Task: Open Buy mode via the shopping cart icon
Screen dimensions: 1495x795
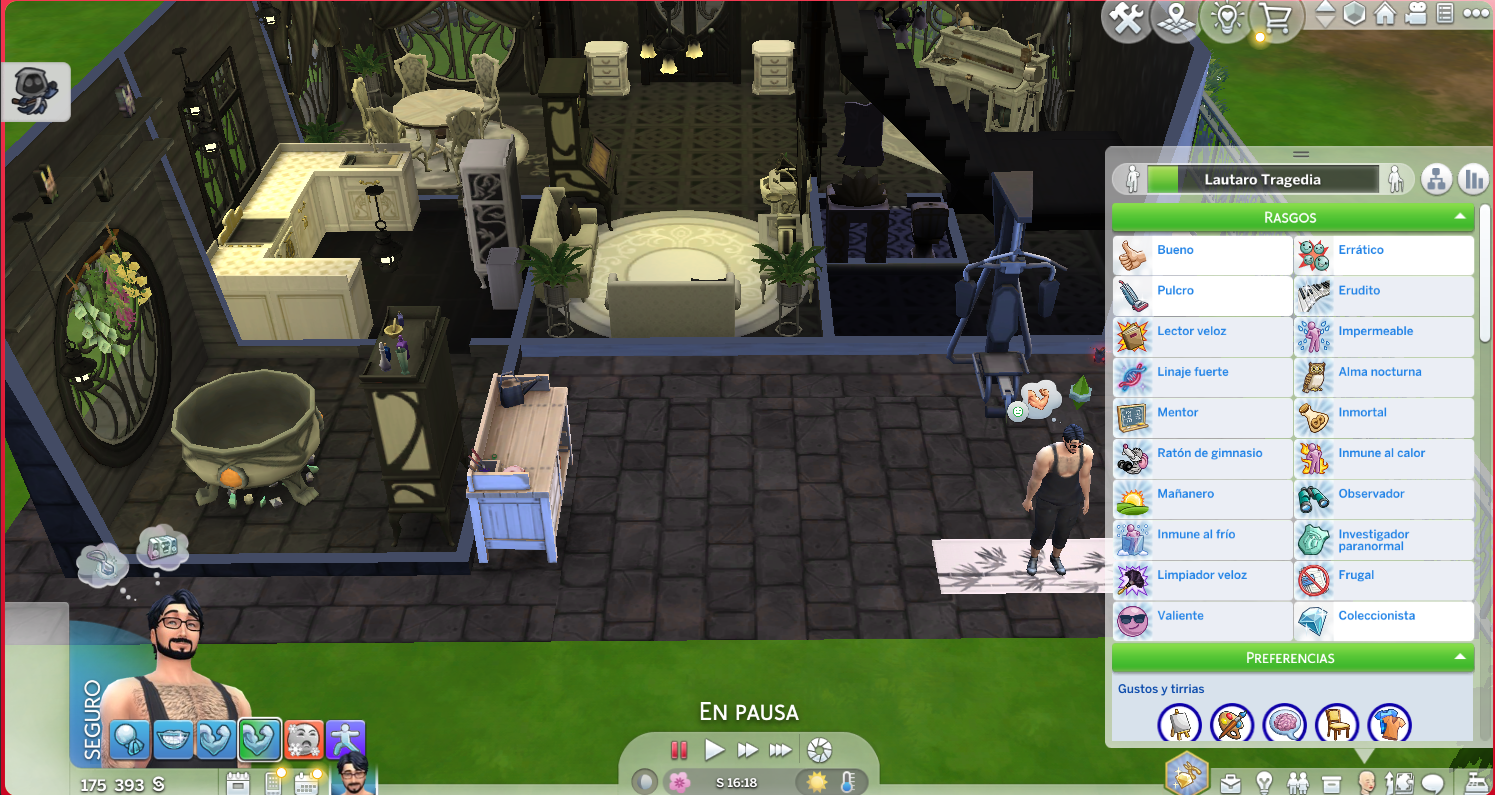Action: pyautogui.click(x=1274, y=19)
